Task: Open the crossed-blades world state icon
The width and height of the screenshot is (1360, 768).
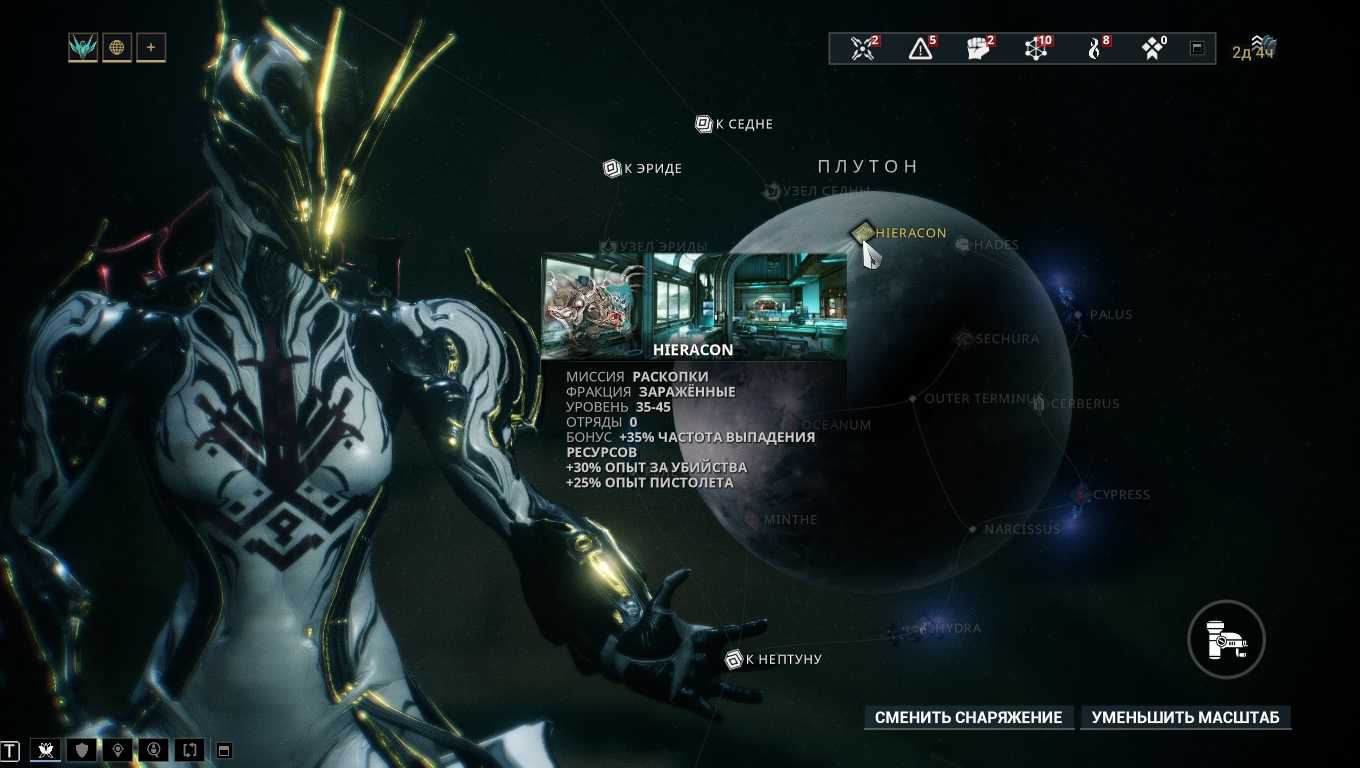Action: click(862, 48)
